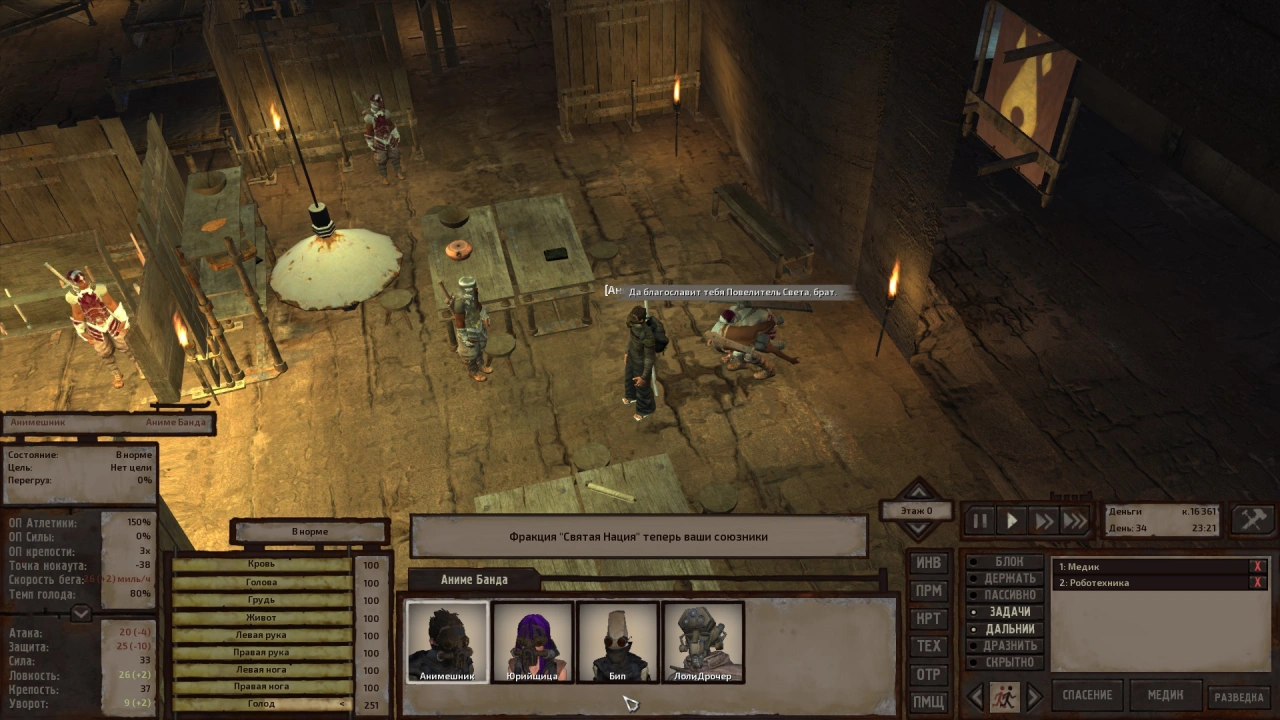Open the ТЕХ technology button
Screen dimensions: 1280x720
pyautogui.click(x=928, y=646)
